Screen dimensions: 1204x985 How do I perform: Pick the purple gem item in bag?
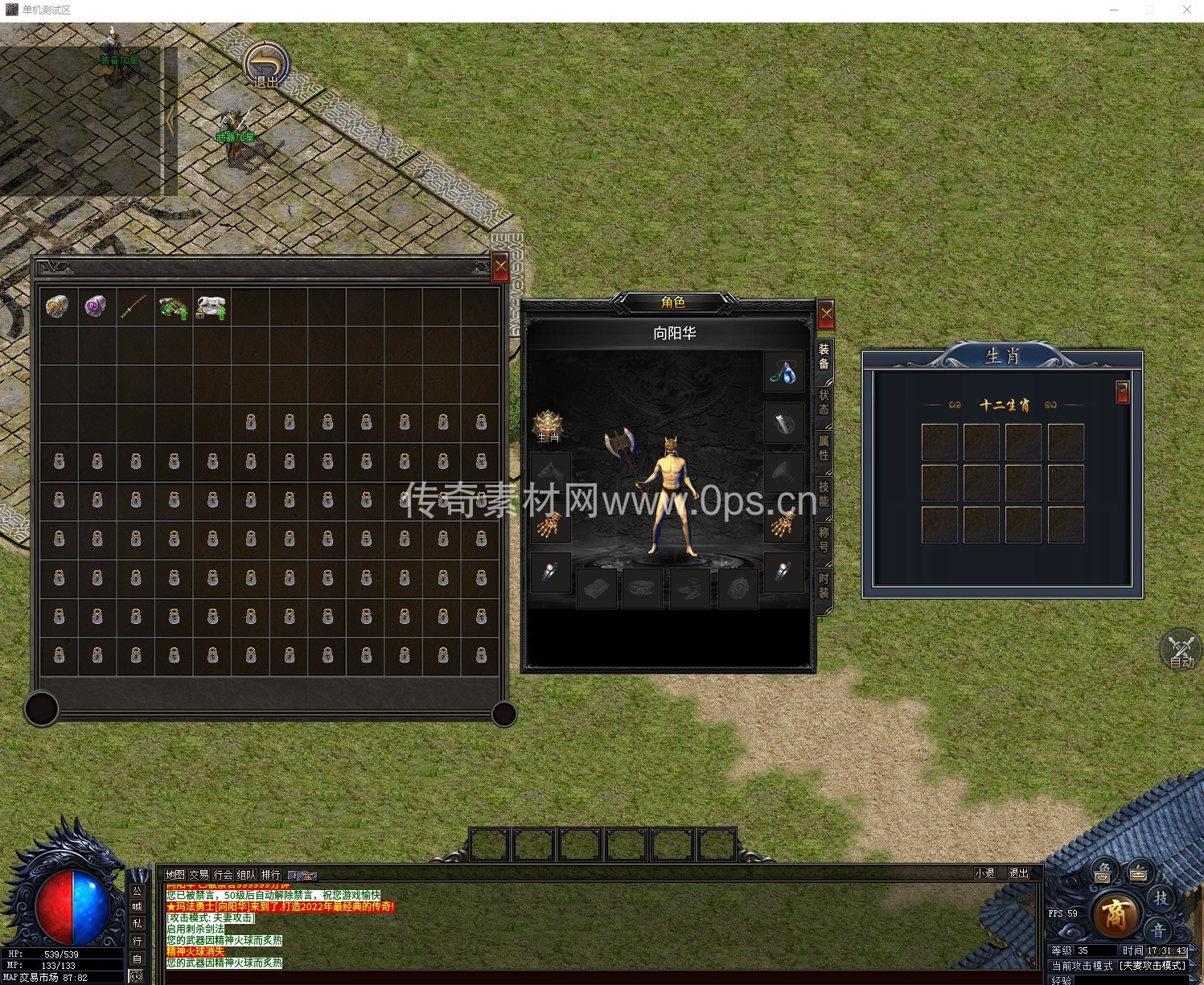coord(96,306)
